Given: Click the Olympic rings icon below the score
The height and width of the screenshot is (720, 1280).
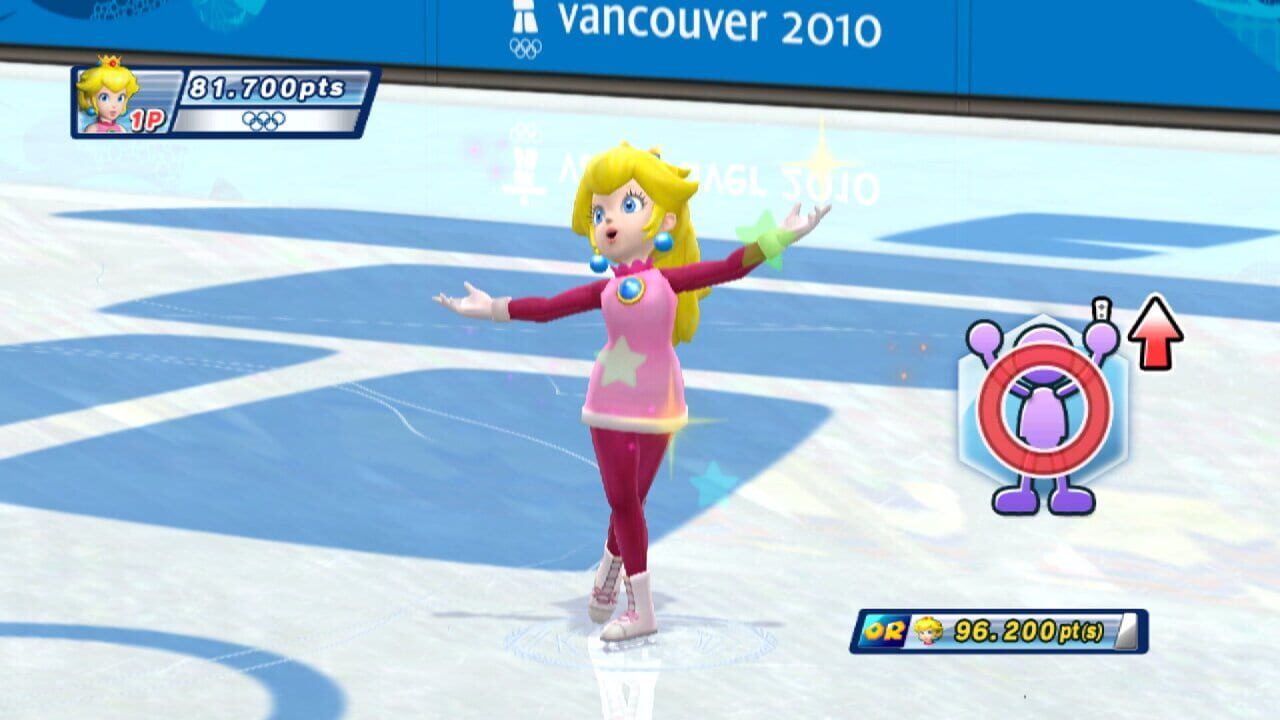Looking at the screenshot, I should pyautogui.click(x=265, y=119).
